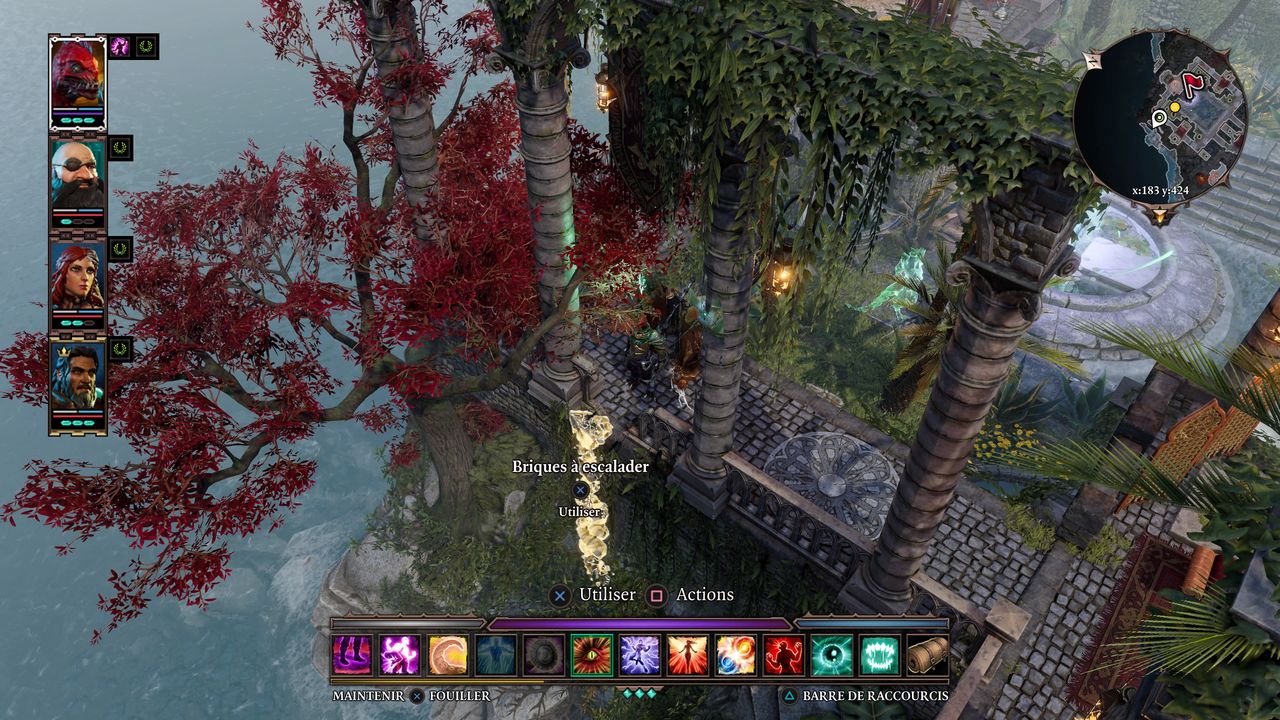Select the dark round shield skill
This screenshot has width=1280, height=720.
[x=544, y=655]
